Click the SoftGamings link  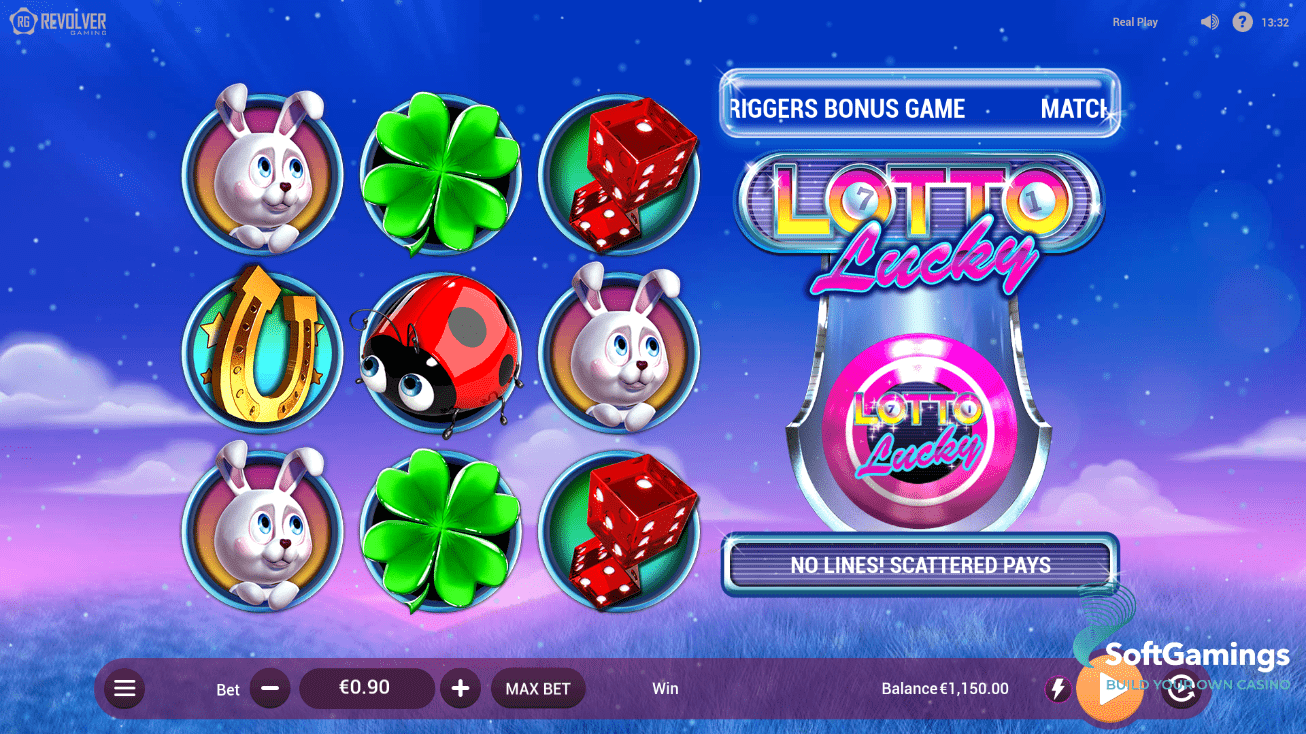[1199, 655]
